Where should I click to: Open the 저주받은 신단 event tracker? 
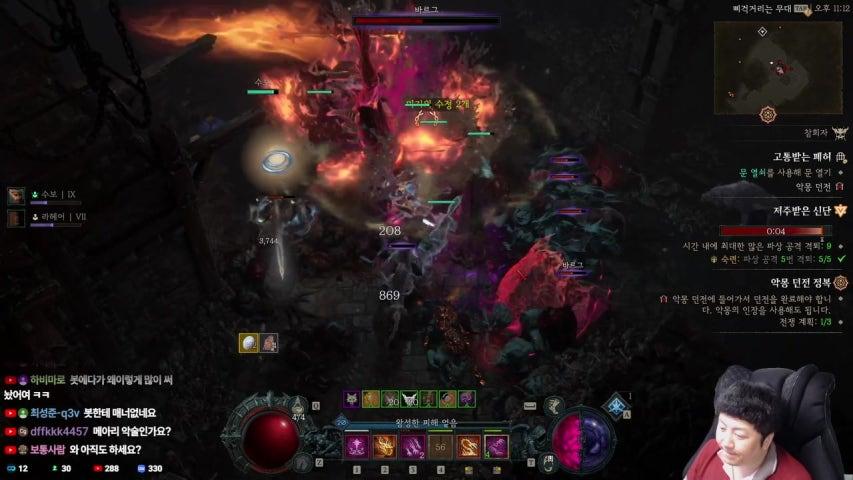[802, 212]
